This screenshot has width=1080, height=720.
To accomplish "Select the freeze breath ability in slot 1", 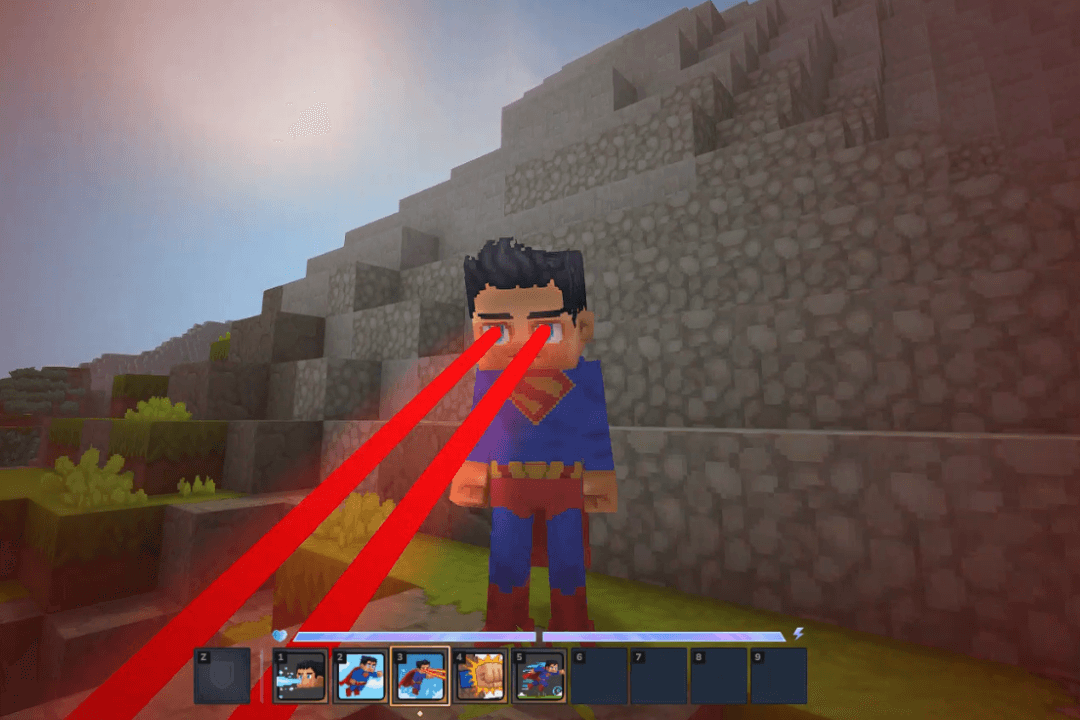I will click(x=301, y=676).
